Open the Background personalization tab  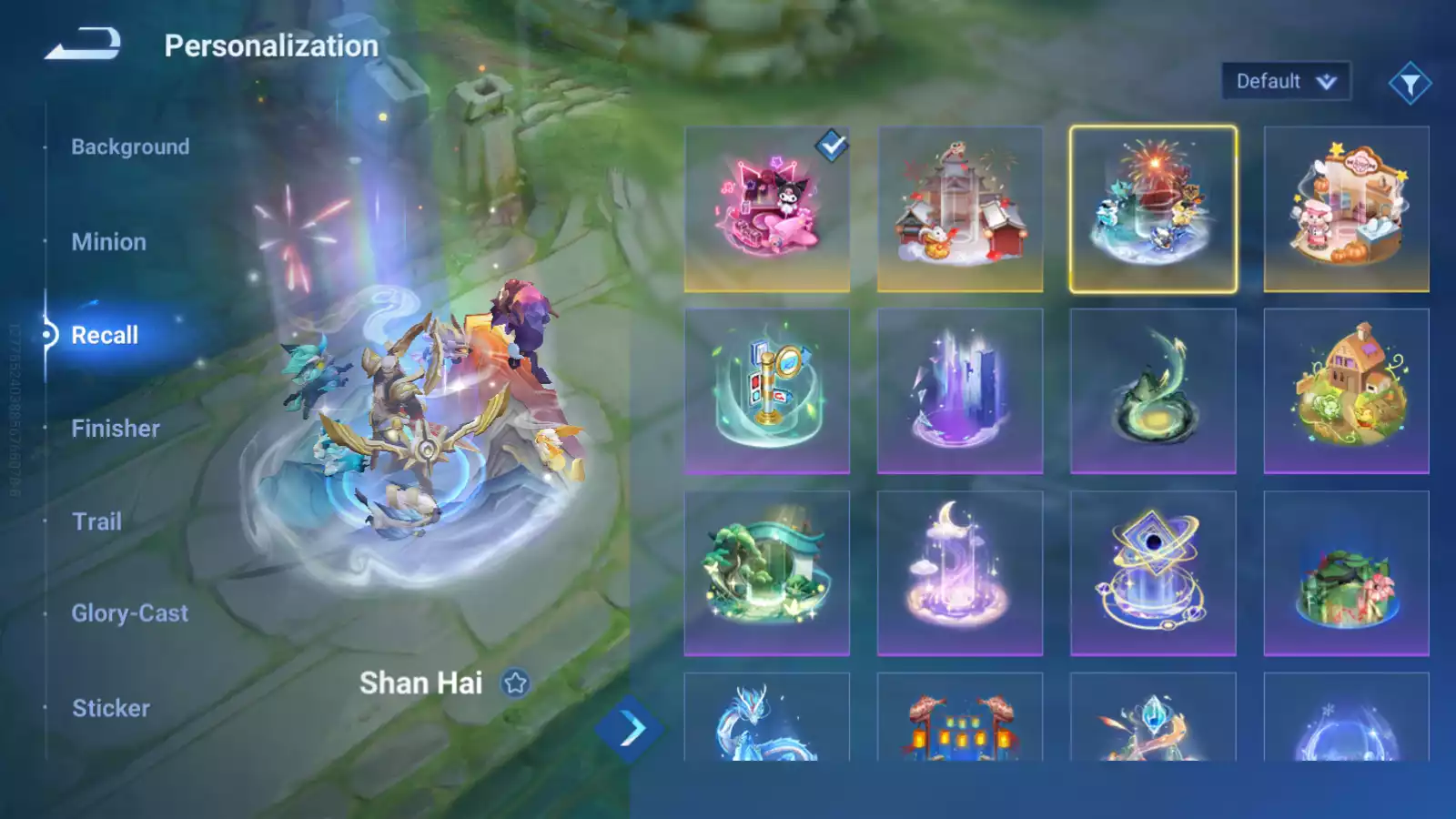130,146
